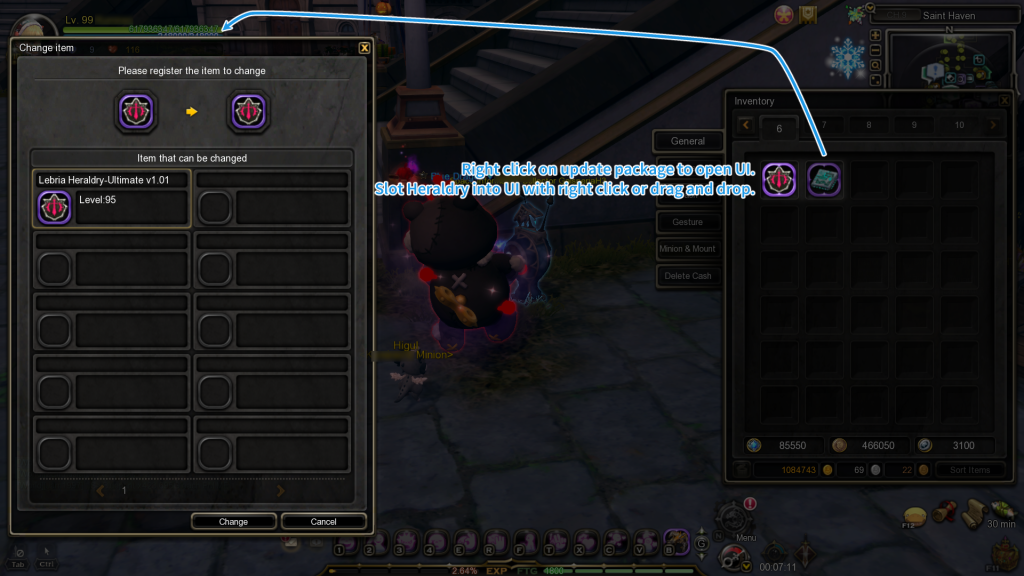
Task: Switch to inventory page 7
Action: click(824, 126)
